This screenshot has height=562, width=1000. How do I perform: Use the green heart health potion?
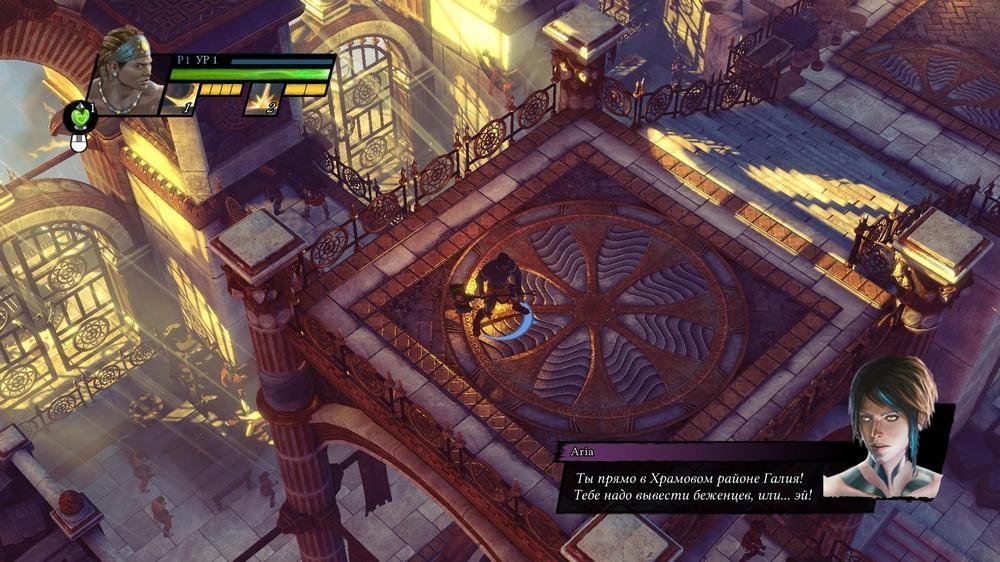(x=79, y=119)
